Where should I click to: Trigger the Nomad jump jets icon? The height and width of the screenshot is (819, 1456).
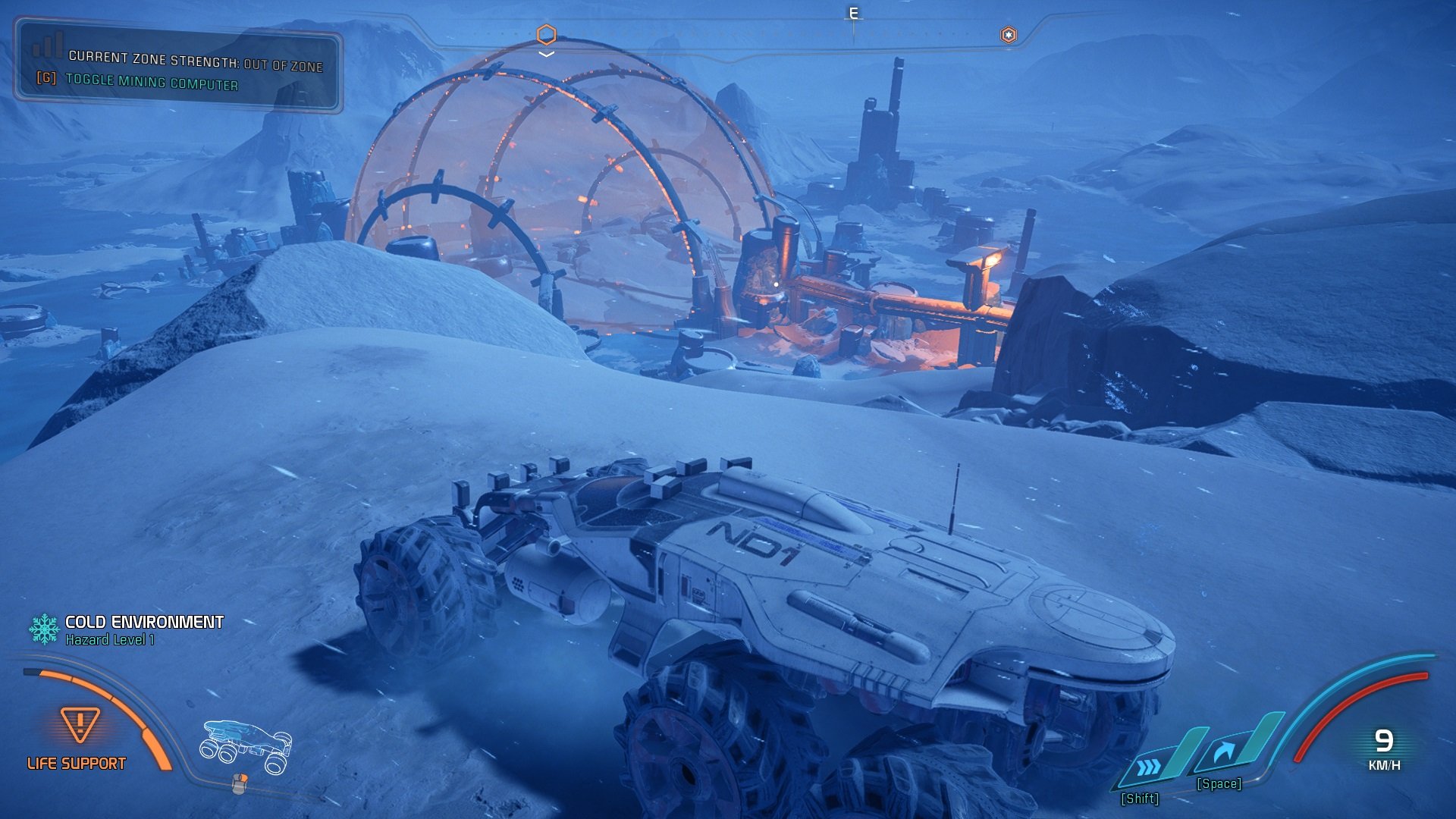(1223, 752)
